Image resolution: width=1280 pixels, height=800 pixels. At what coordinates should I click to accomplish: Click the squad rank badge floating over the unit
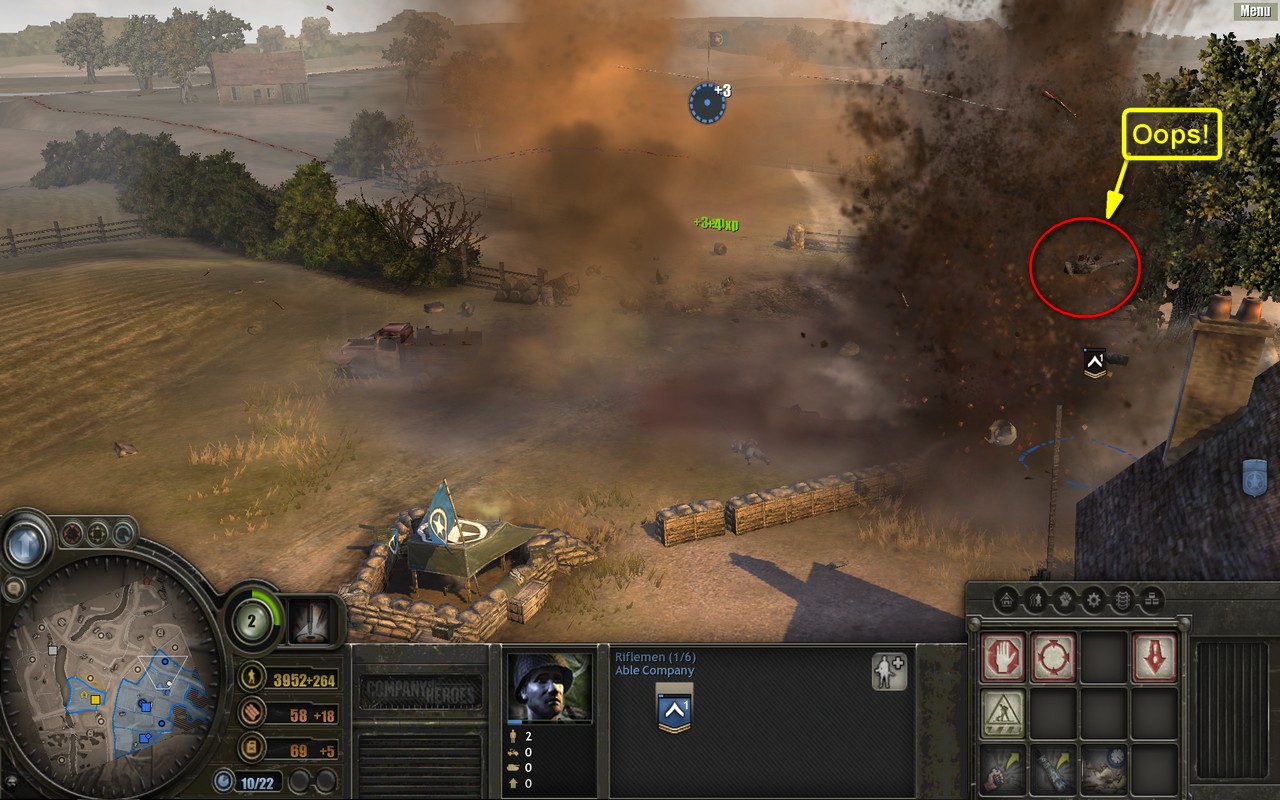(1095, 362)
